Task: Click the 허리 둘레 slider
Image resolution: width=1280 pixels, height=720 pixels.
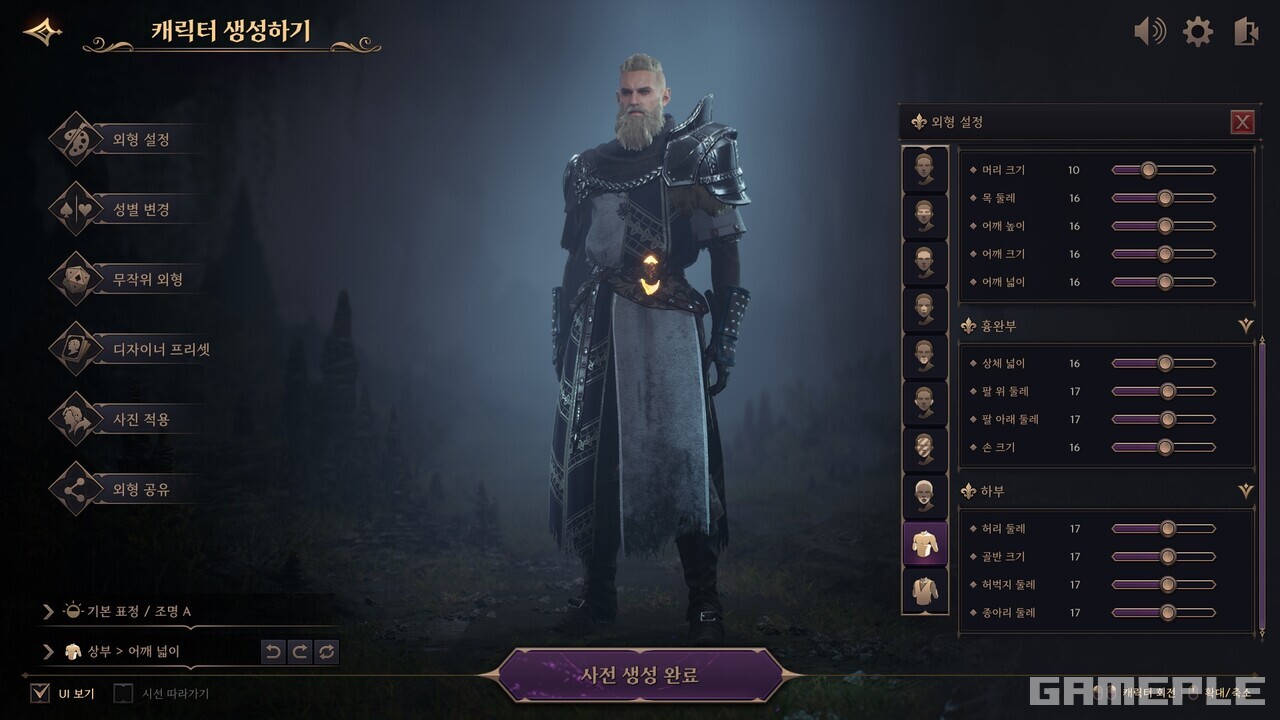Action: (x=1166, y=528)
